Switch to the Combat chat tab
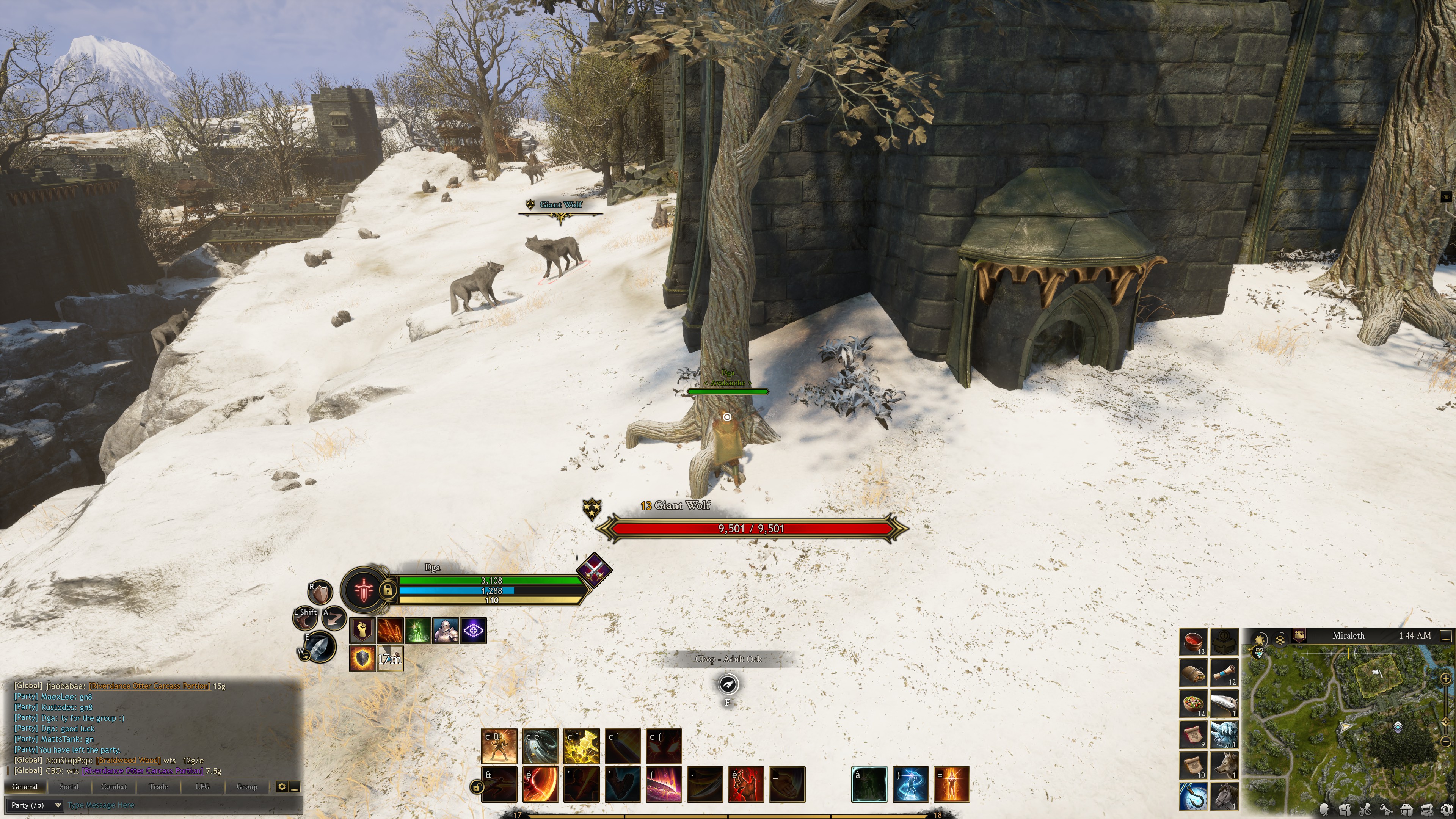 114,786
